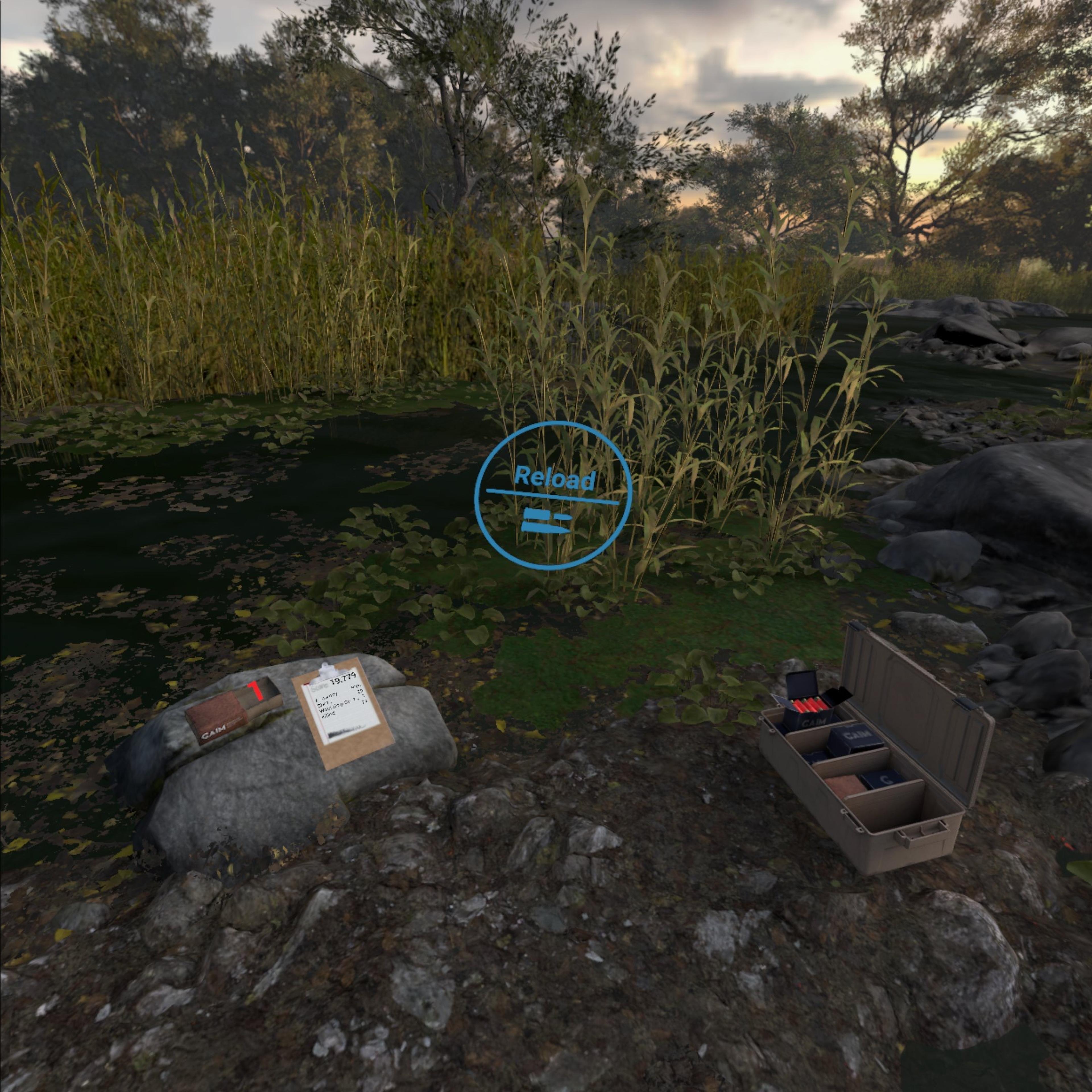Activate the blue Reload circle

click(x=552, y=496)
